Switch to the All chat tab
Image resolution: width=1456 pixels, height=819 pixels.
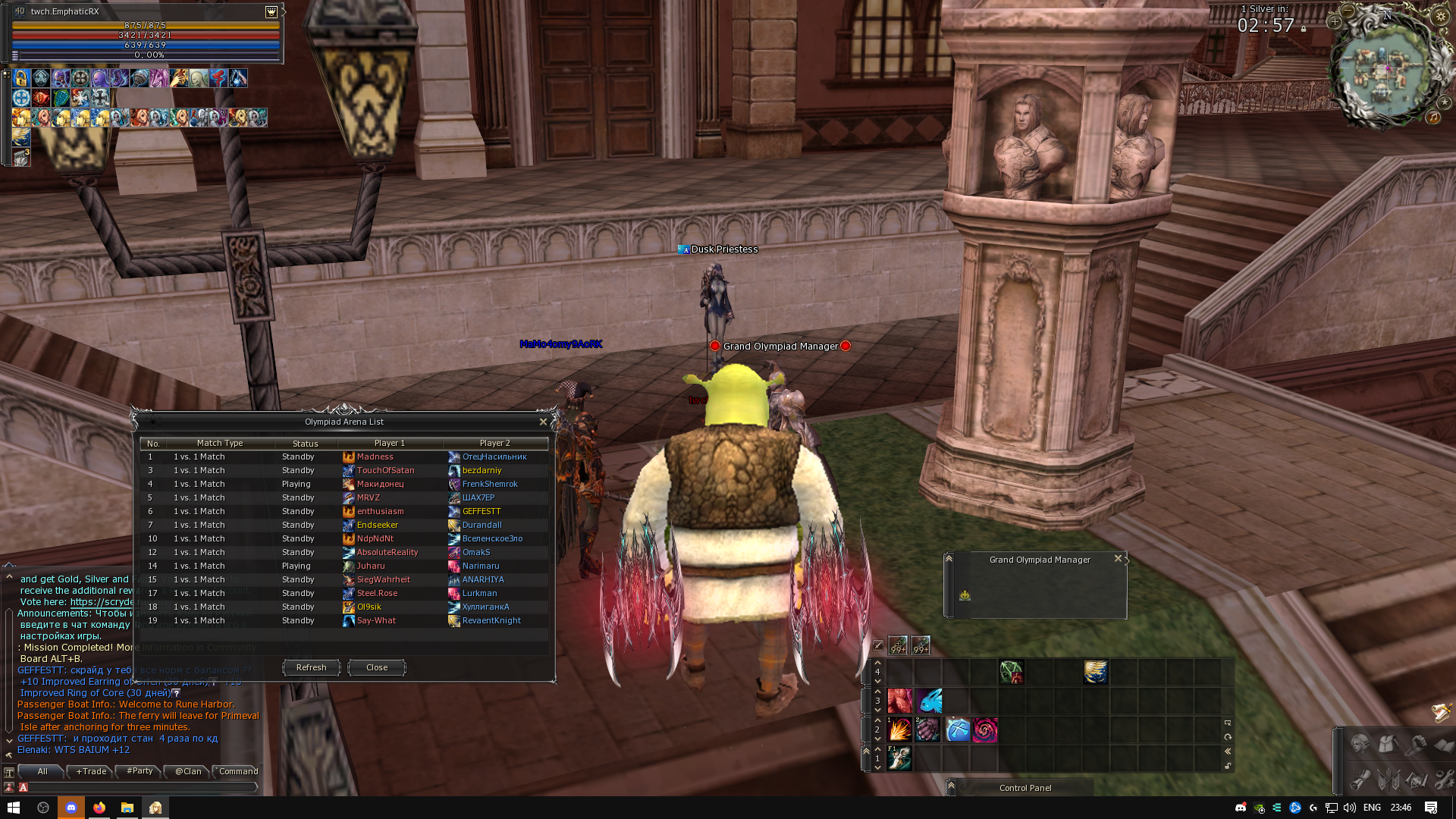coord(42,771)
